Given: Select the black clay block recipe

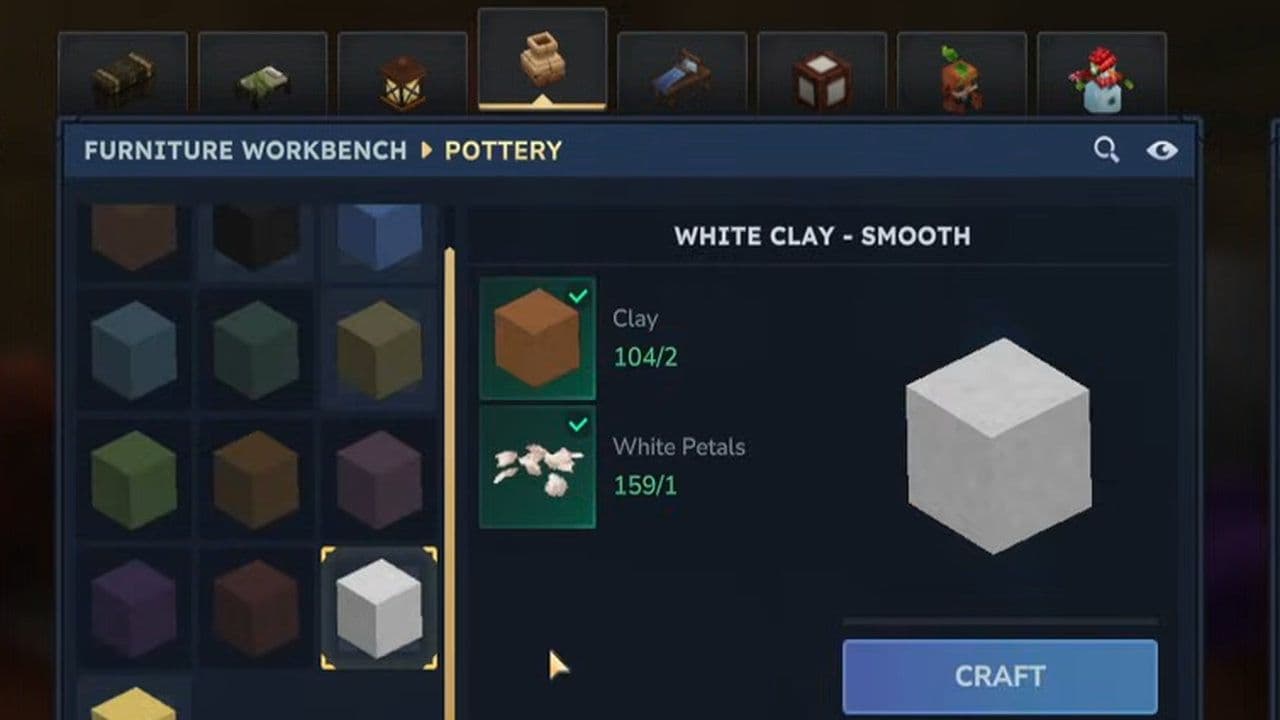Looking at the screenshot, I should [256, 235].
